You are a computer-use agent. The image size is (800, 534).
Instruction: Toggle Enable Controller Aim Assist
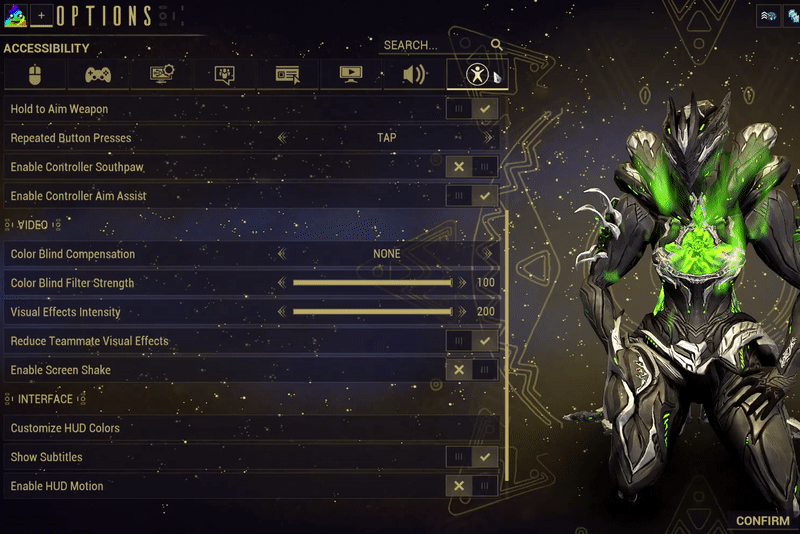pos(472,196)
